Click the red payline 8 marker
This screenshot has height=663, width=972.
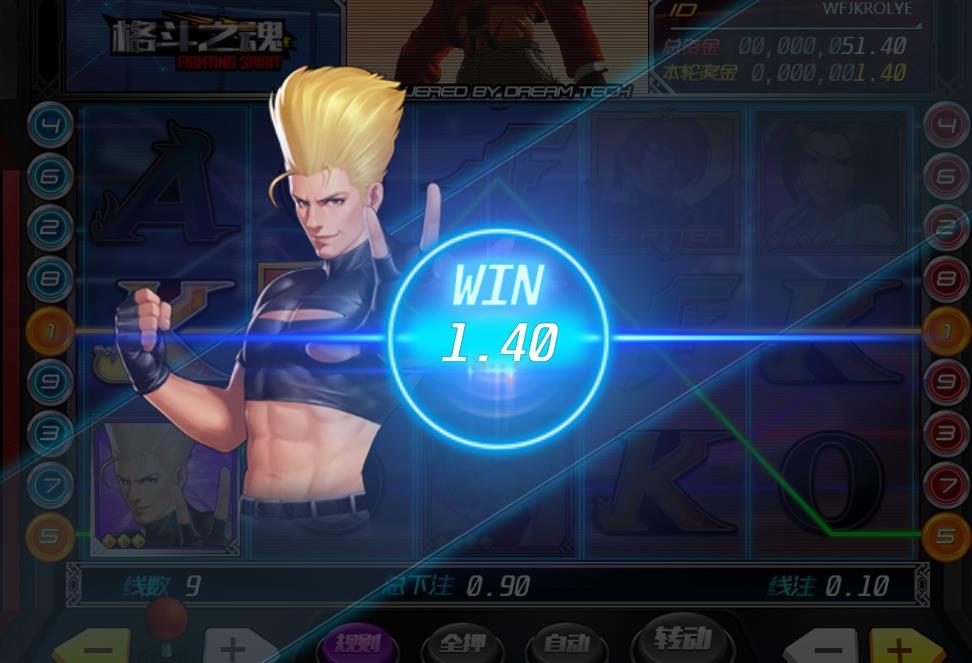945,279
